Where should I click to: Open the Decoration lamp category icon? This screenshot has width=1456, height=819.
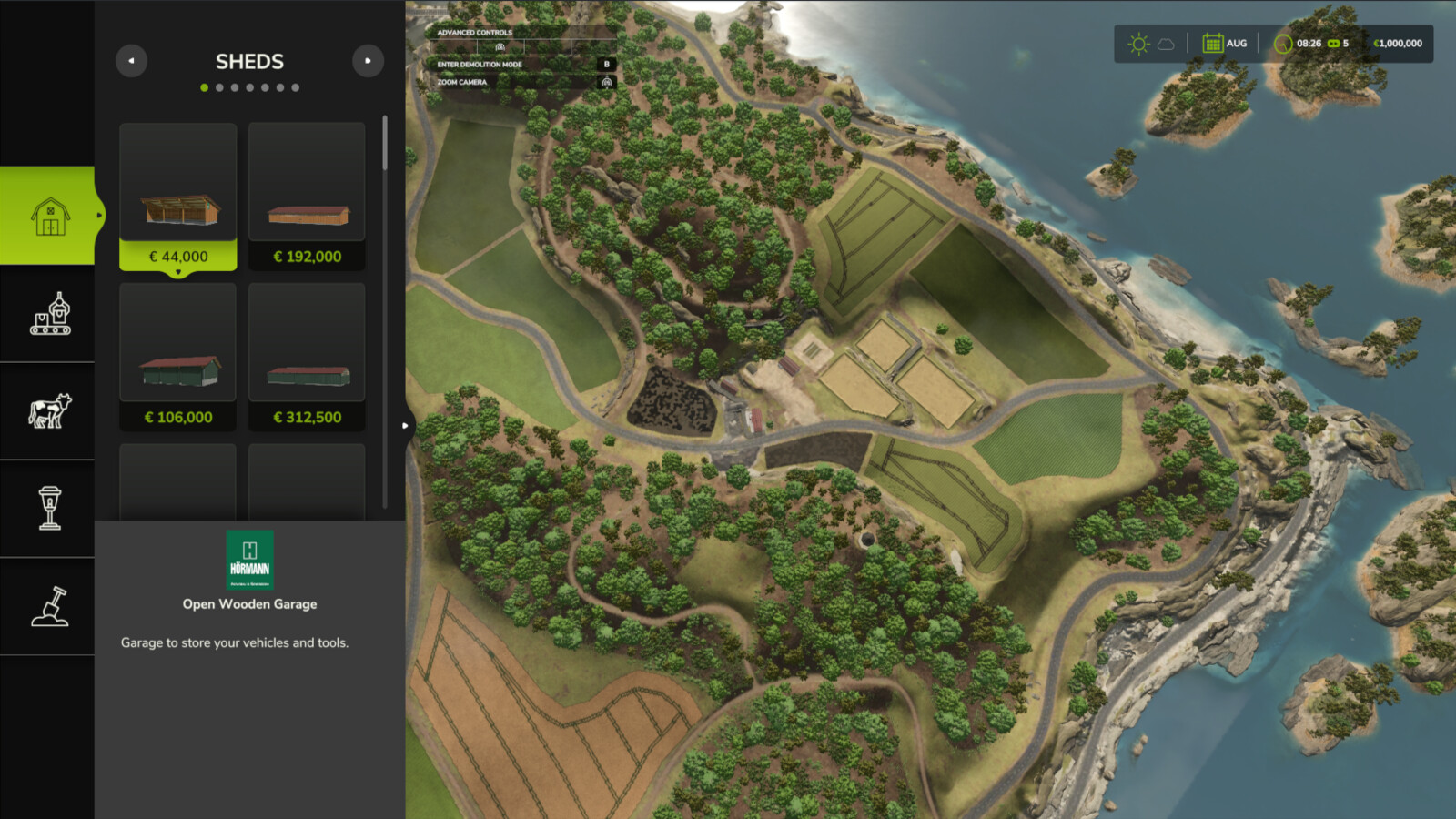[48, 510]
